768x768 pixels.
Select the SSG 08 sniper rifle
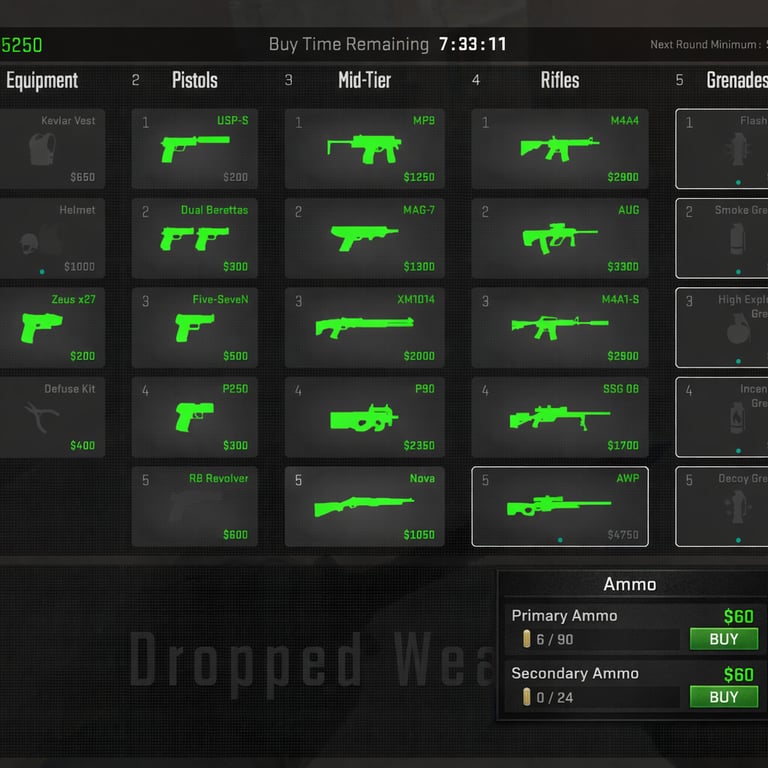[560, 417]
